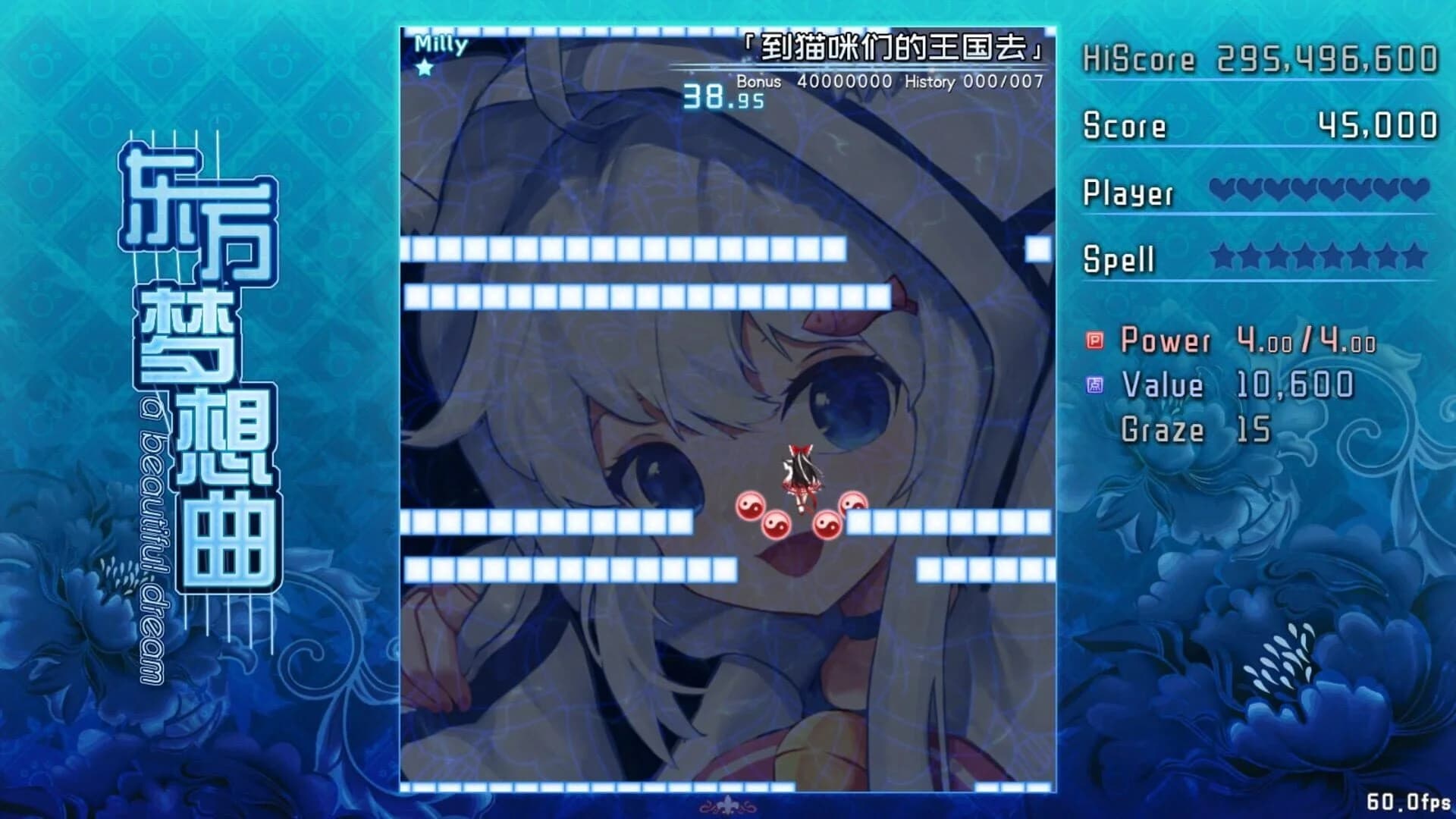Select the boss name Milly
This screenshot has width=1456, height=819.
pos(440,43)
